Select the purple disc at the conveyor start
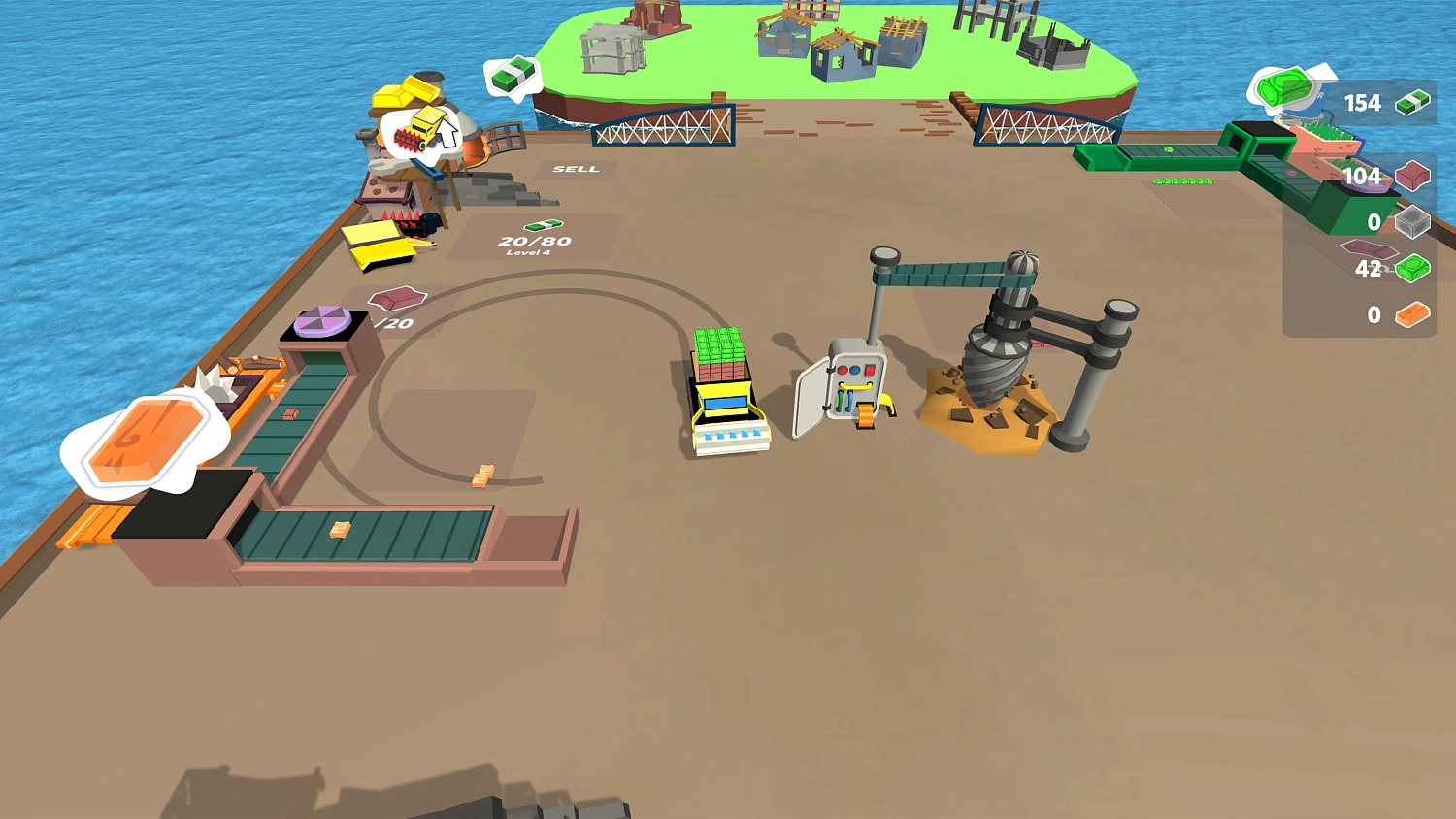The image size is (1456, 819). (320, 322)
